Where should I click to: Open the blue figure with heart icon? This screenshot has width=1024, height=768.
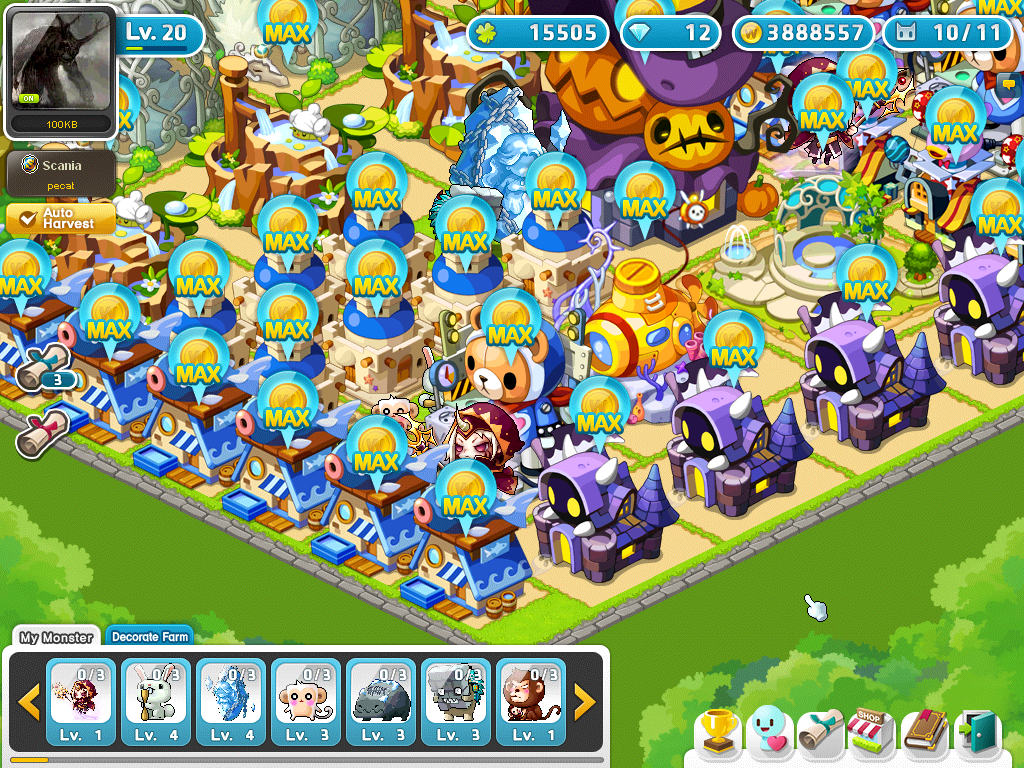(x=770, y=733)
